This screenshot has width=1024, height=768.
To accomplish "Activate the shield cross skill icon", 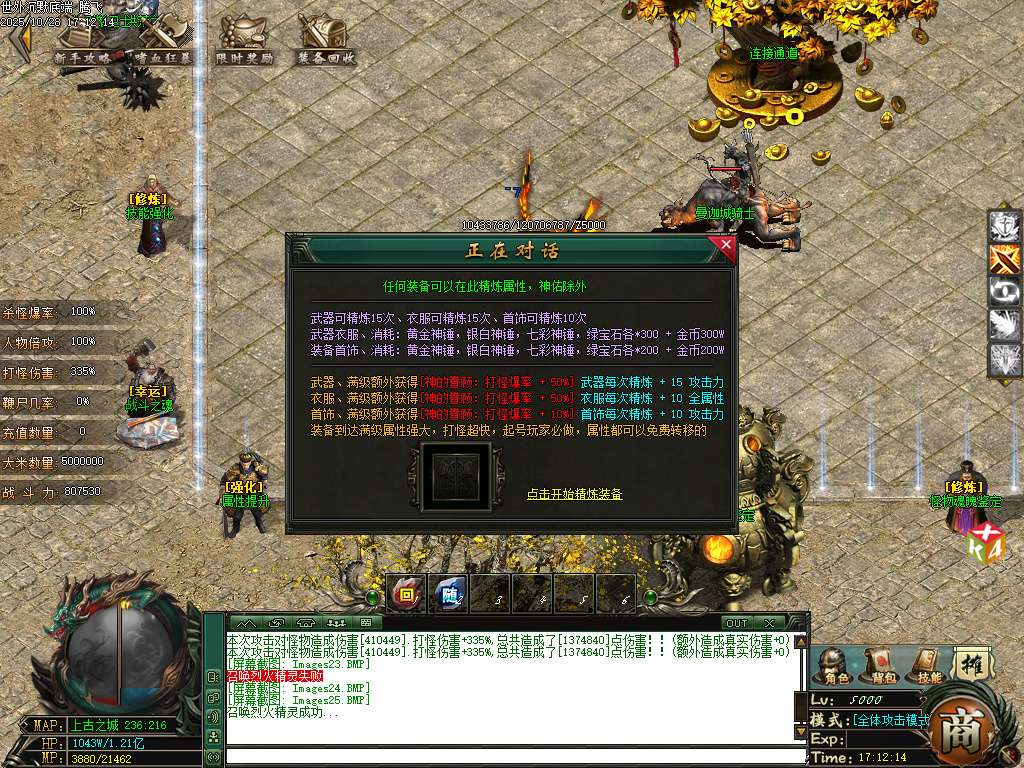I will pos(1004,226).
